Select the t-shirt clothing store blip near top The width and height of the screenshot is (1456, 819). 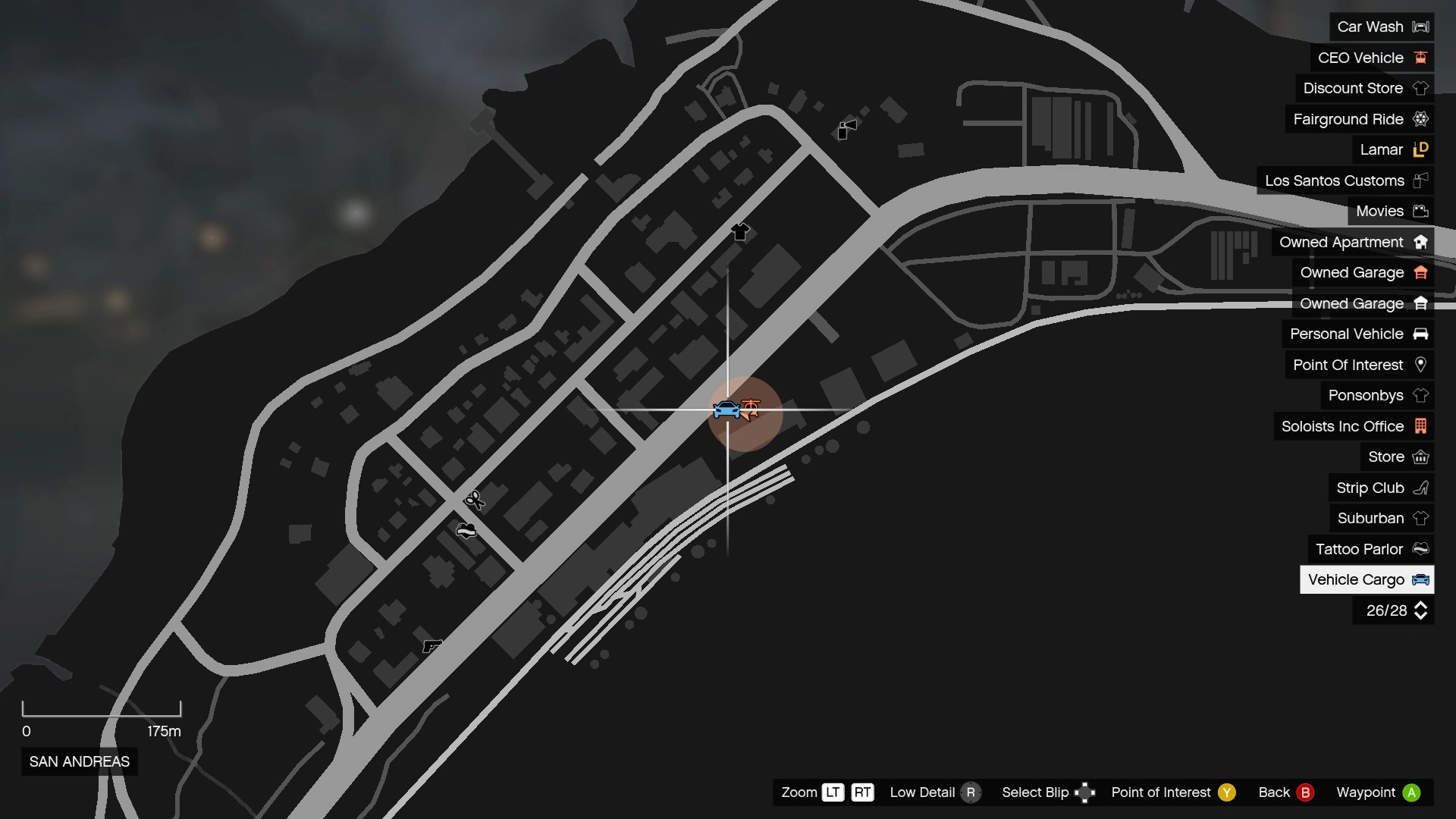(741, 232)
